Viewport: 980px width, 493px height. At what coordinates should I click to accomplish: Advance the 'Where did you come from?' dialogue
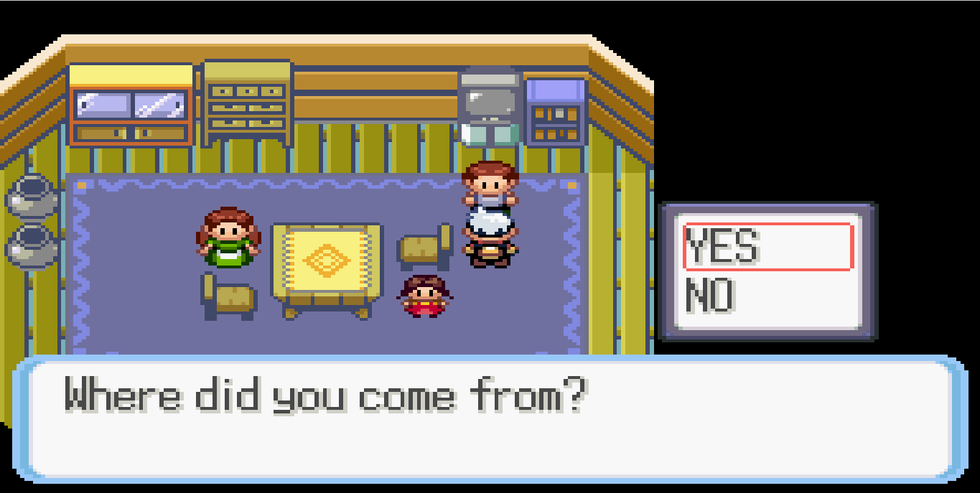489,417
